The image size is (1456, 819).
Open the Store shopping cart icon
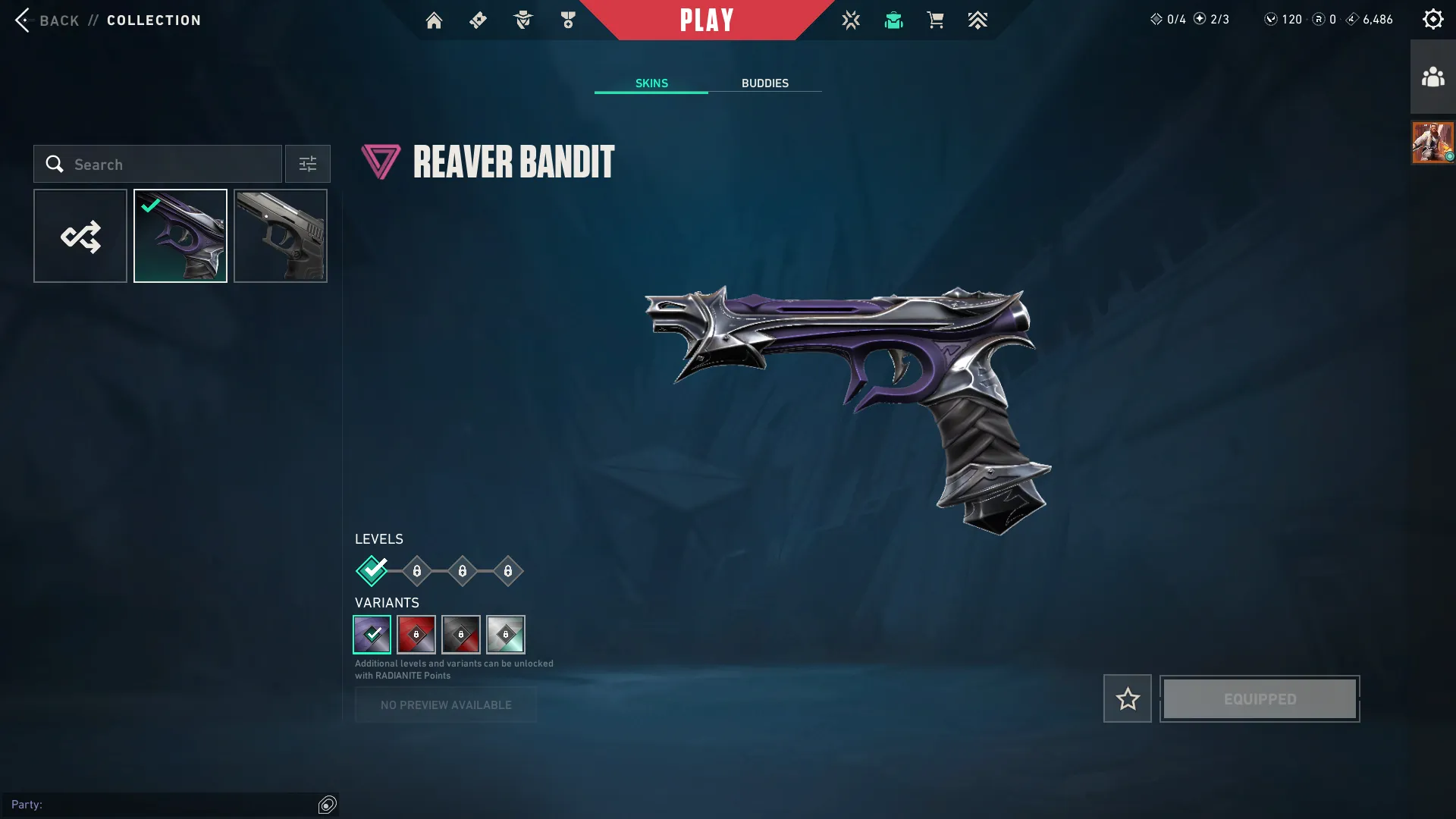935,20
